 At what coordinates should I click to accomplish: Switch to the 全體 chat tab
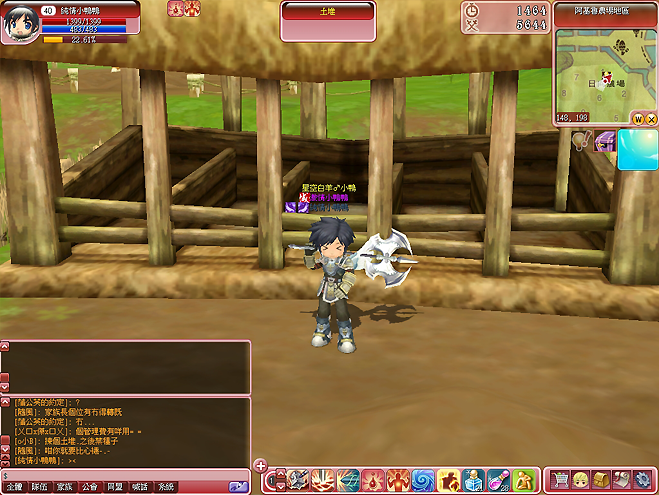pyautogui.click(x=14, y=486)
